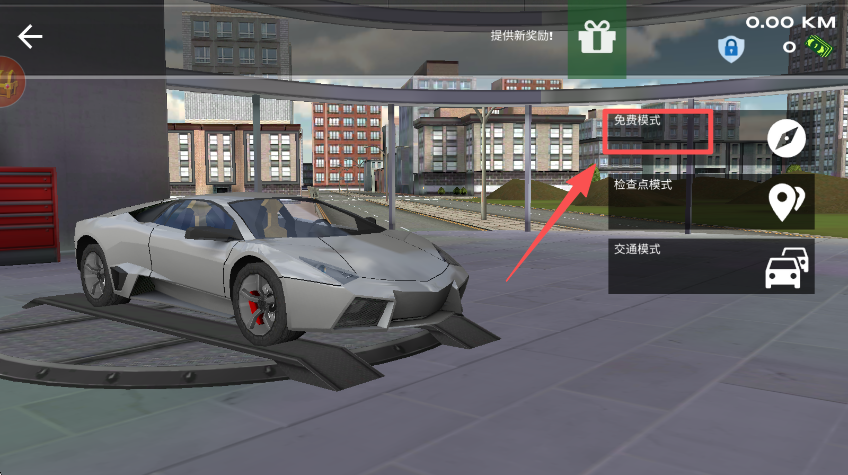This screenshot has width=848, height=475.
Task: Tap the blue padlock shield icon
Action: (731, 48)
